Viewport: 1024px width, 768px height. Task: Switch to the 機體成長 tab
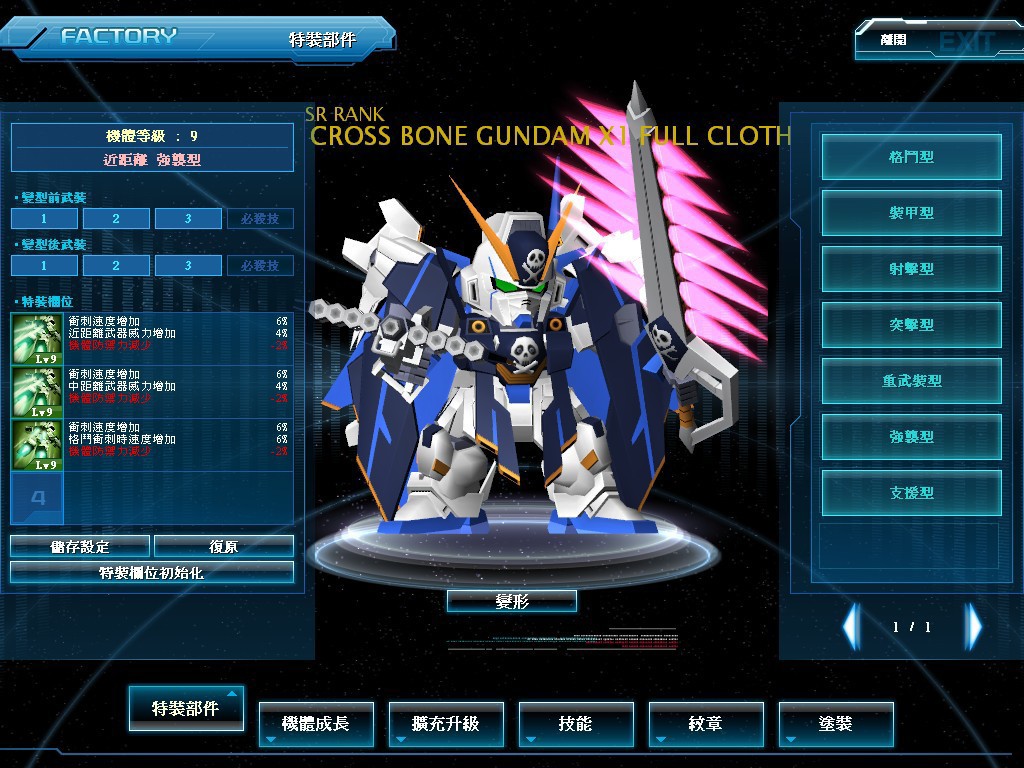point(316,723)
